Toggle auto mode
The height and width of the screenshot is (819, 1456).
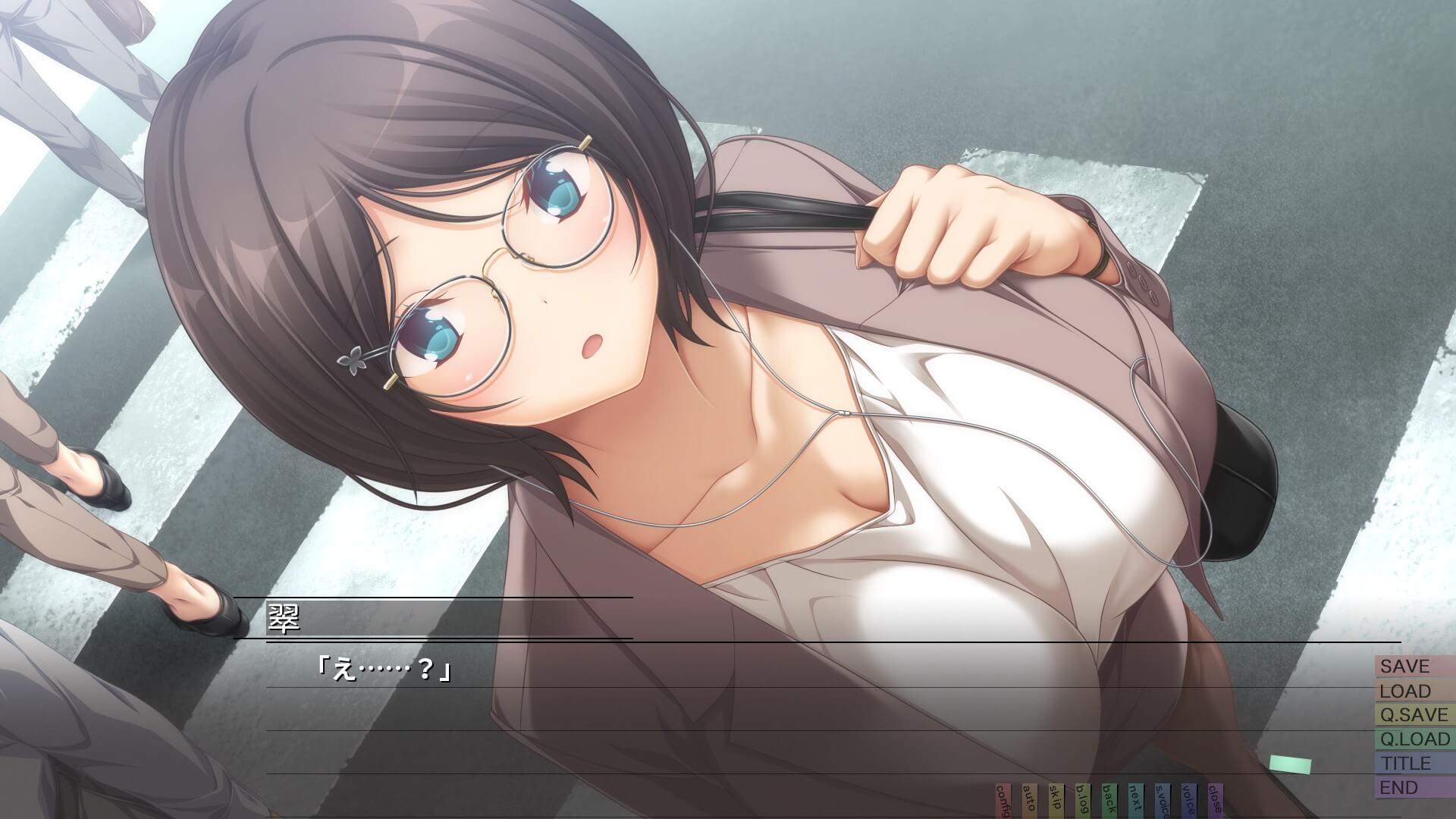tap(1029, 802)
